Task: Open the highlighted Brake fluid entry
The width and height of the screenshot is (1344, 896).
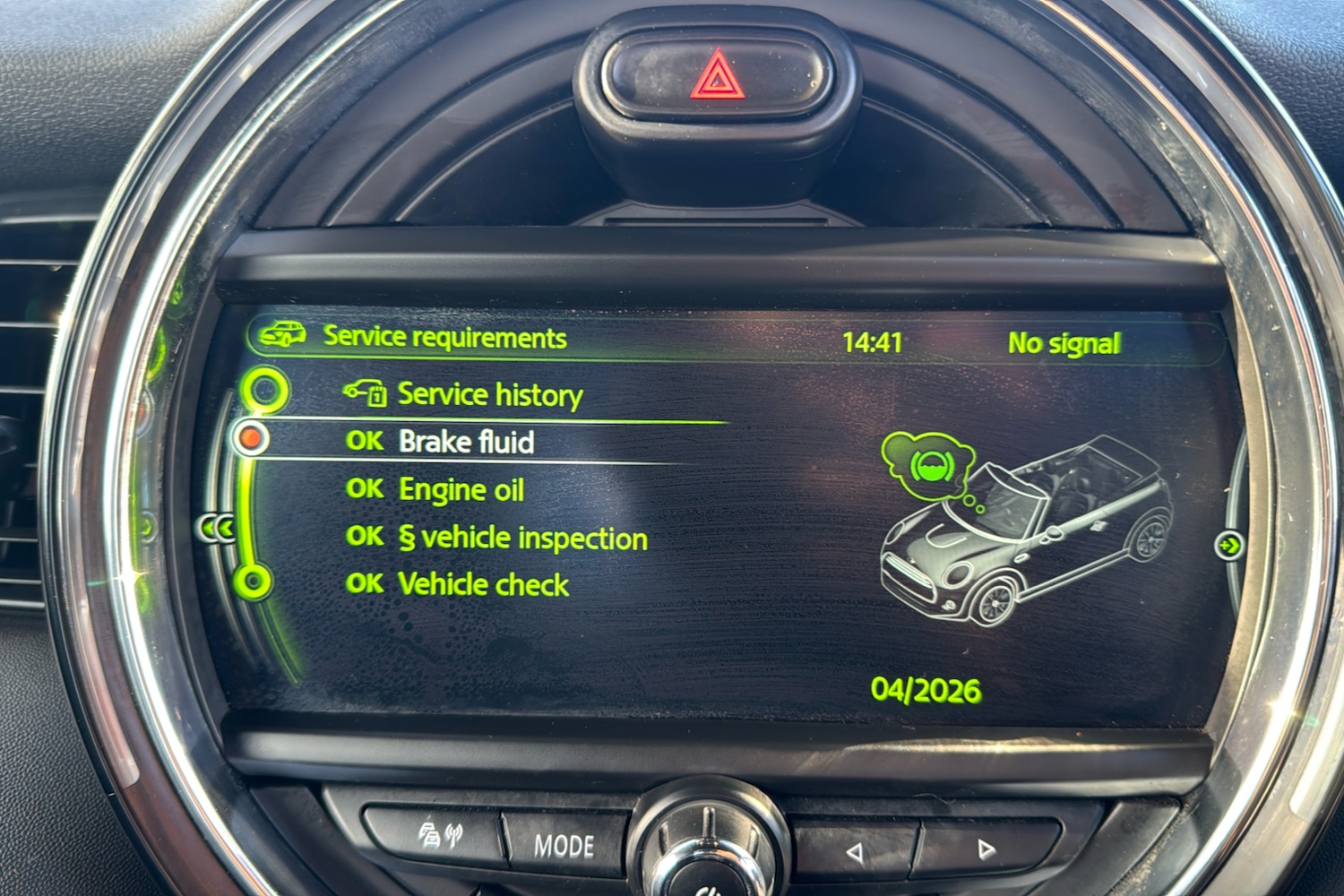Action: [x=467, y=442]
